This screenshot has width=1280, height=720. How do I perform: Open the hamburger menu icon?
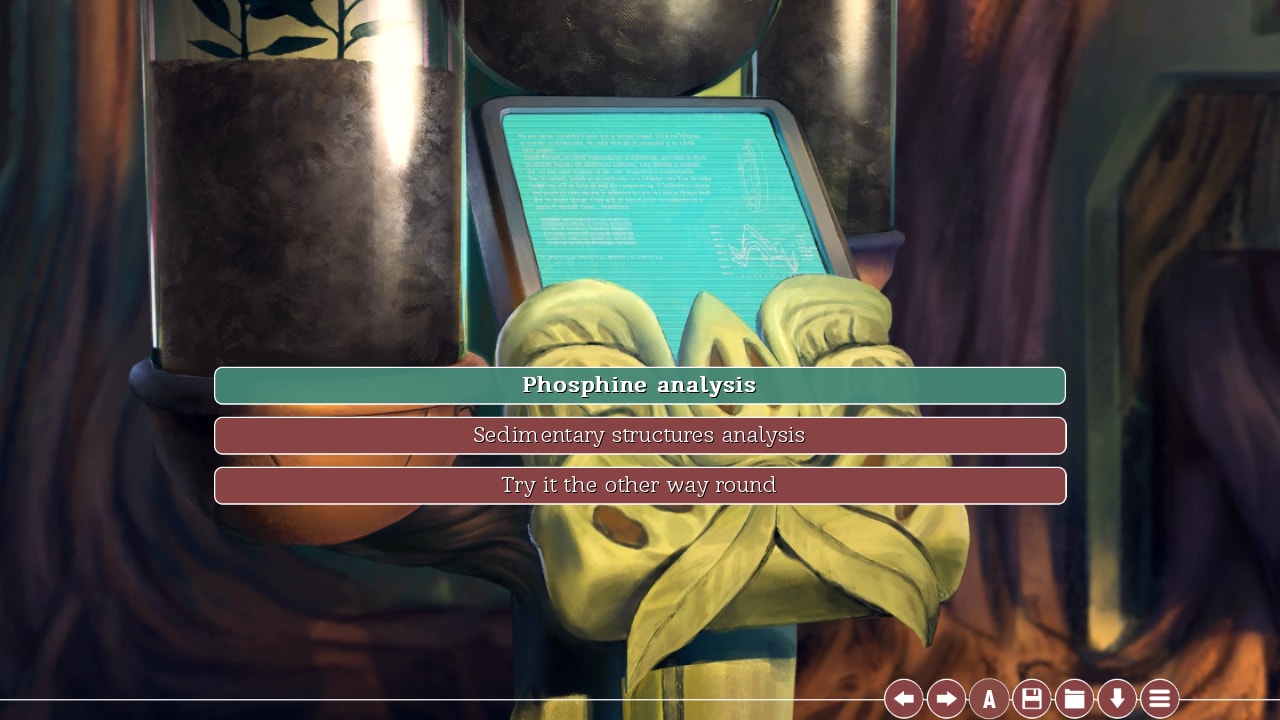click(x=1159, y=698)
